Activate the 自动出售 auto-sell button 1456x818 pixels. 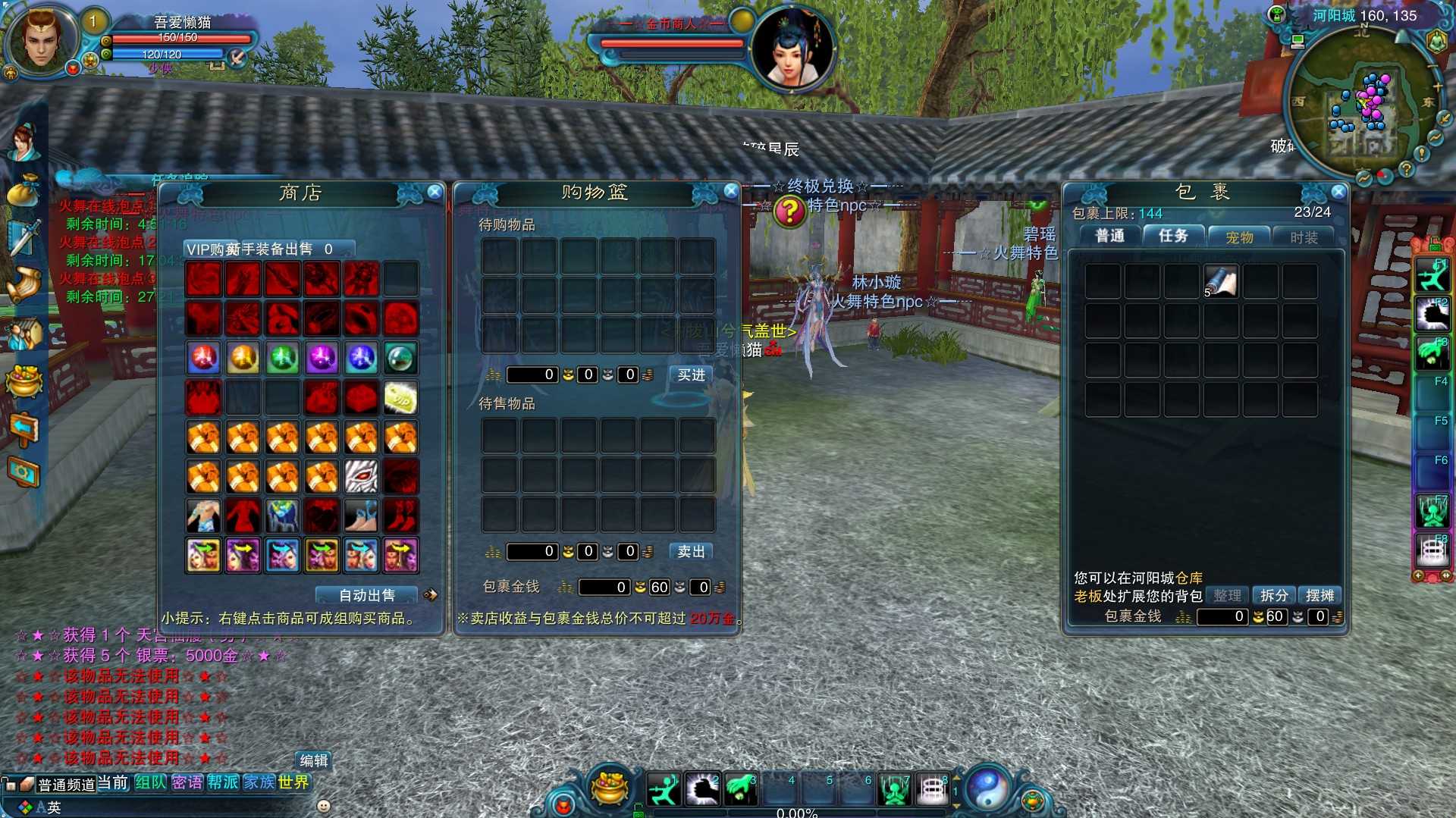coord(367,596)
